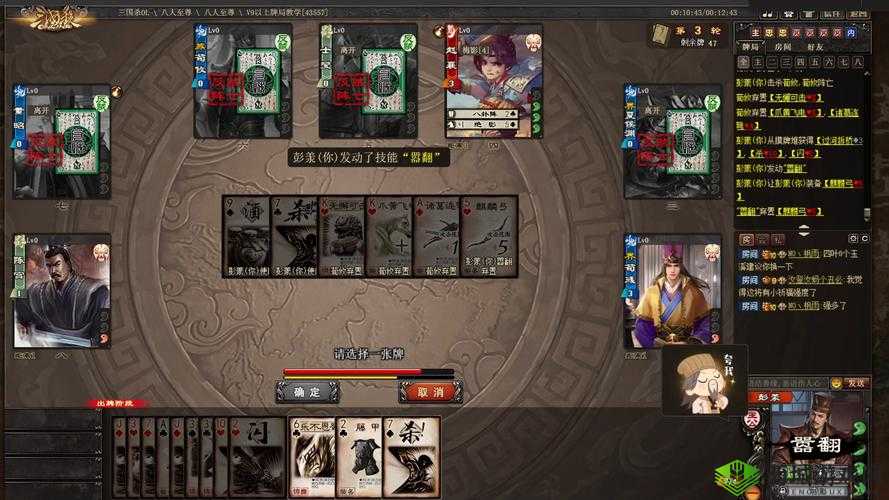Filter log by the 全 round button
889x500 pixels.
click(744, 62)
